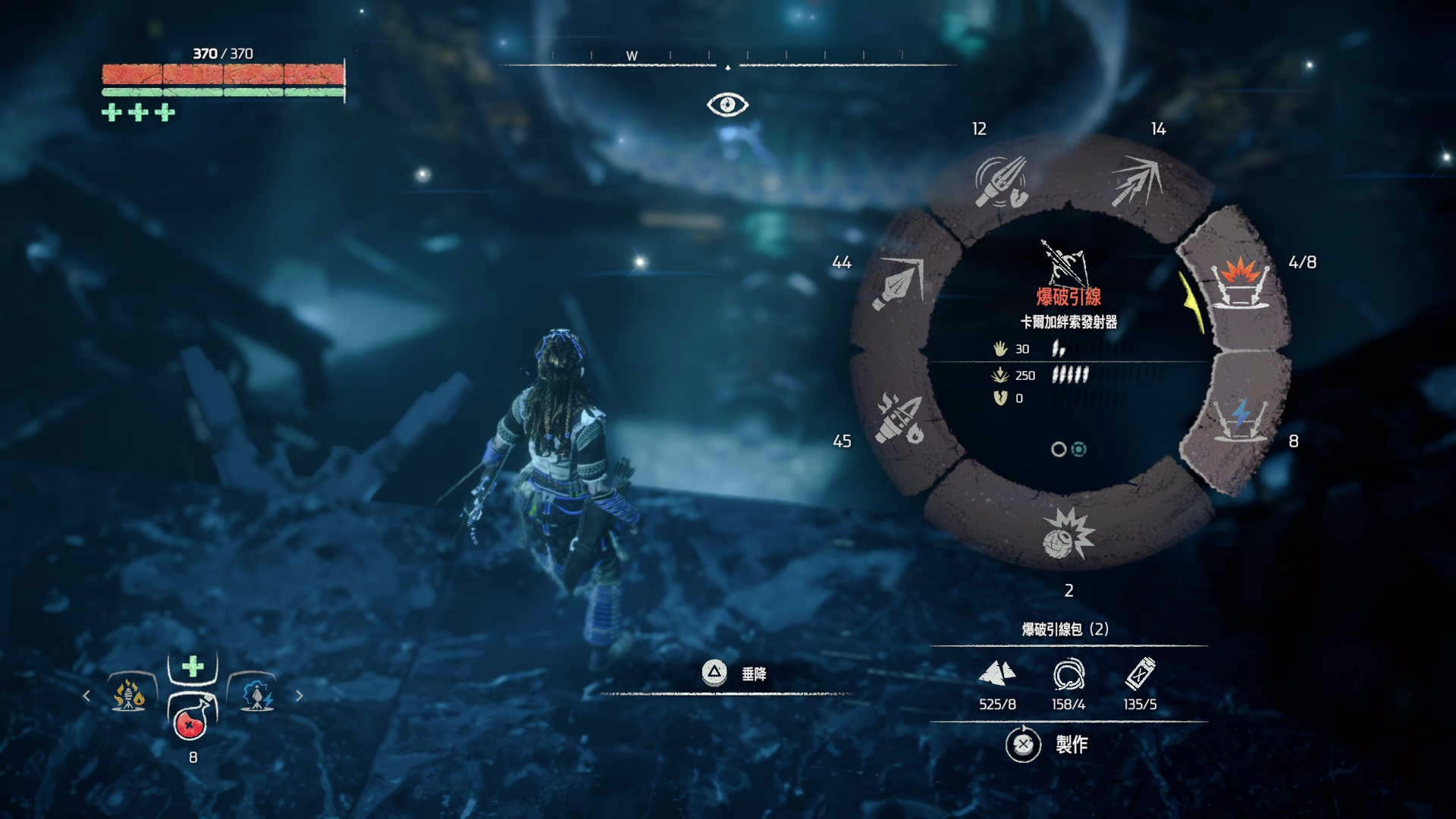Image resolution: width=1456 pixels, height=819 pixels.
Task: Click the blaze canister crafting resource icon
Action: [x=1140, y=673]
